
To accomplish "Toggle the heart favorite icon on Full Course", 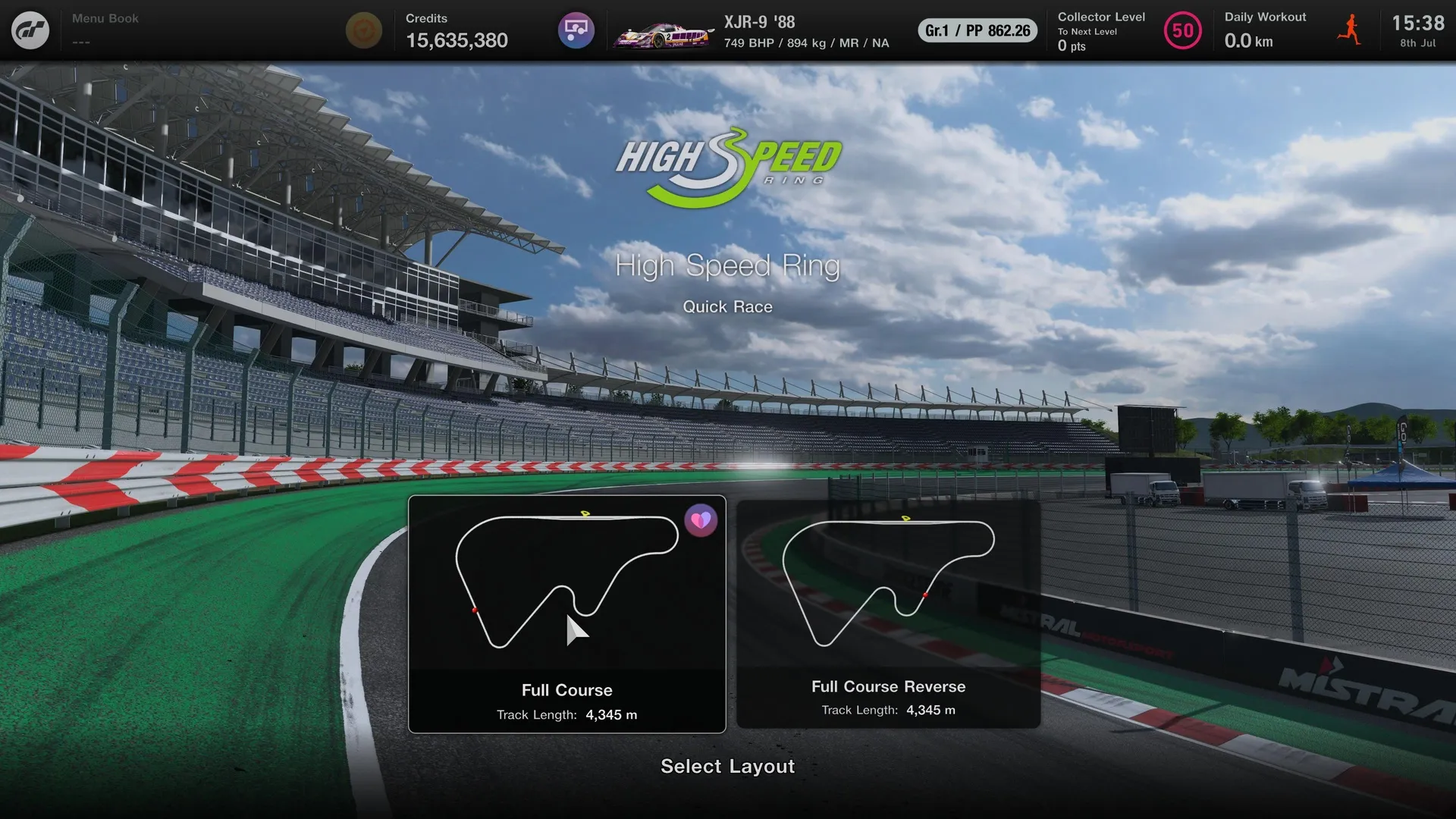I will (x=701, y=521).
